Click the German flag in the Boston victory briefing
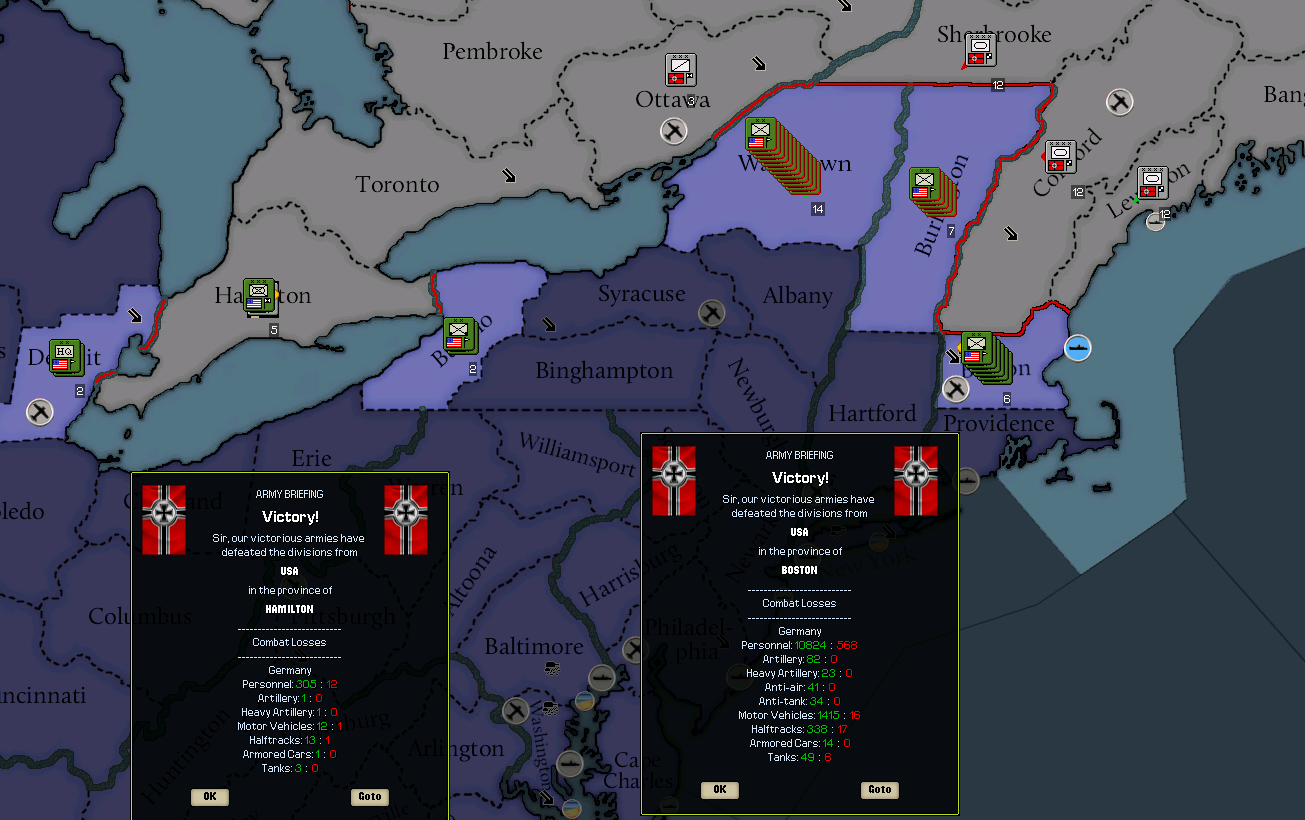 [x=674, y=483]
